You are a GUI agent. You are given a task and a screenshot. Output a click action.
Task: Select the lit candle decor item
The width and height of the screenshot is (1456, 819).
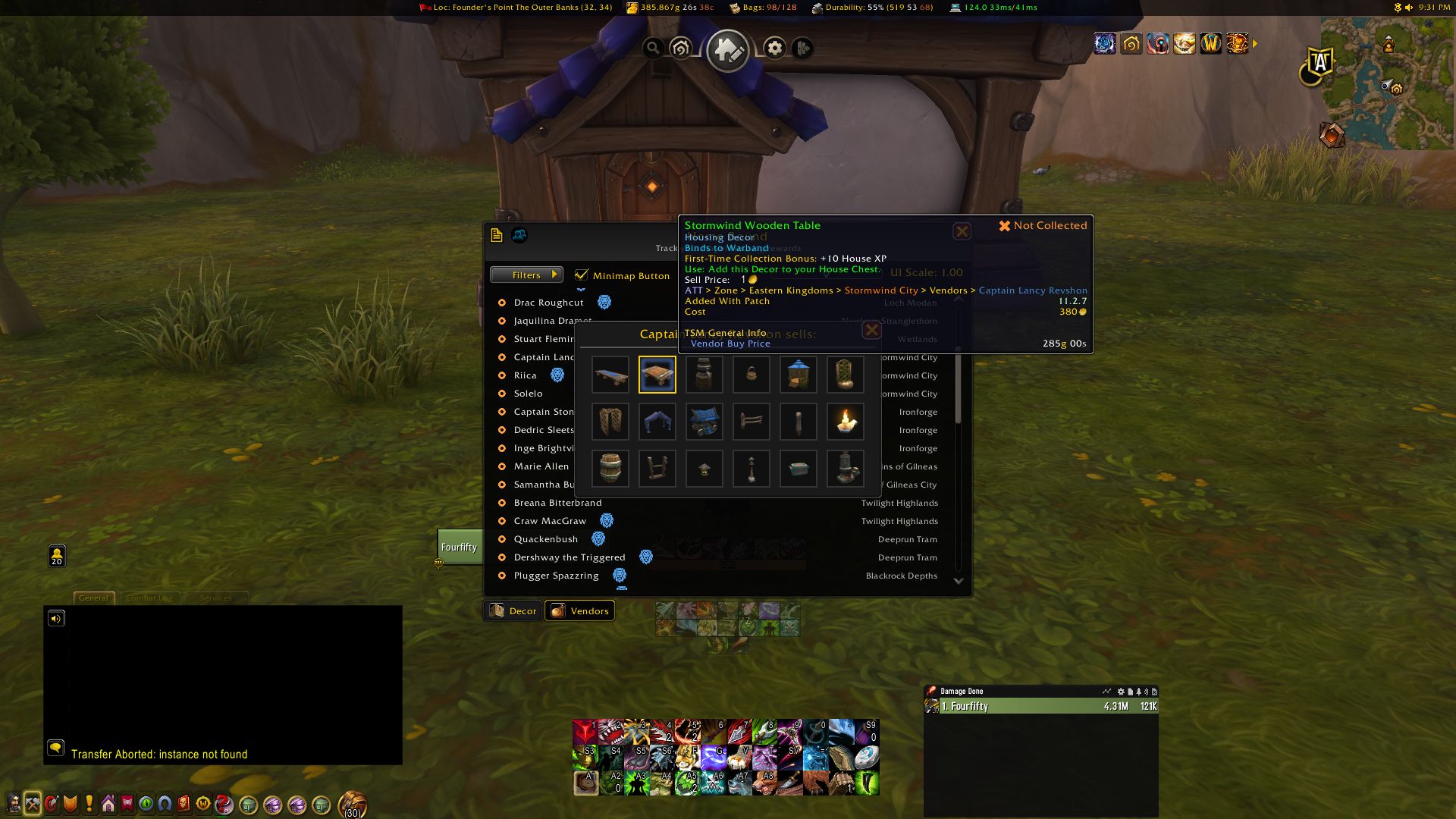845,422
